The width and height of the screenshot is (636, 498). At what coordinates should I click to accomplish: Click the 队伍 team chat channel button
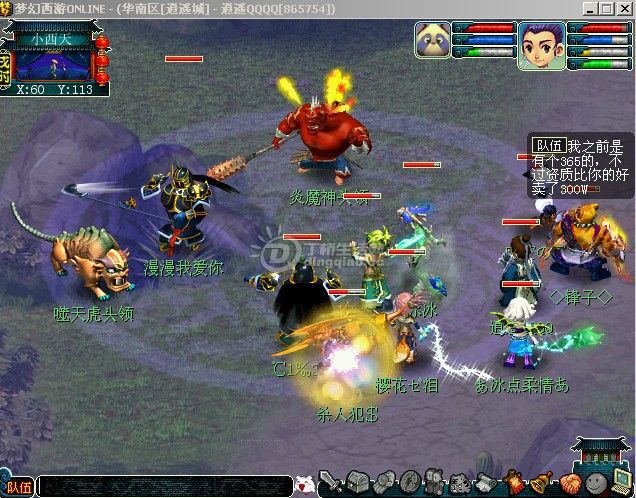click(18, 487)
